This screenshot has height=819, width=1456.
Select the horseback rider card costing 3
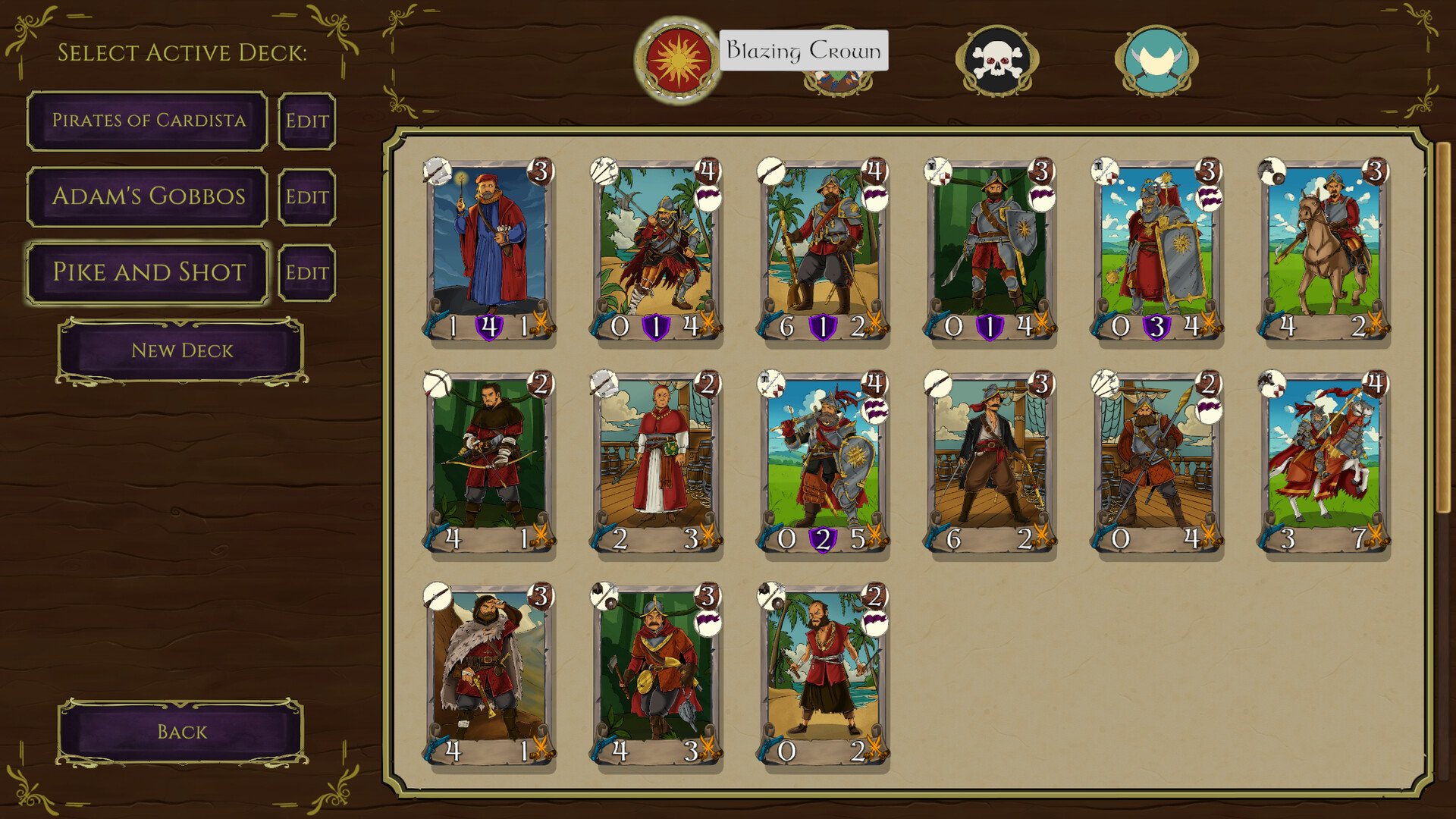1323,250
